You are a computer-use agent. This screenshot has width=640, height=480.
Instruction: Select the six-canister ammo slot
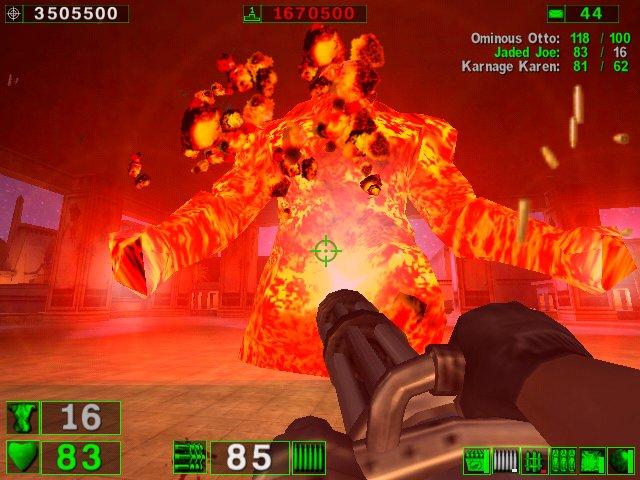[x=563, y=461]
